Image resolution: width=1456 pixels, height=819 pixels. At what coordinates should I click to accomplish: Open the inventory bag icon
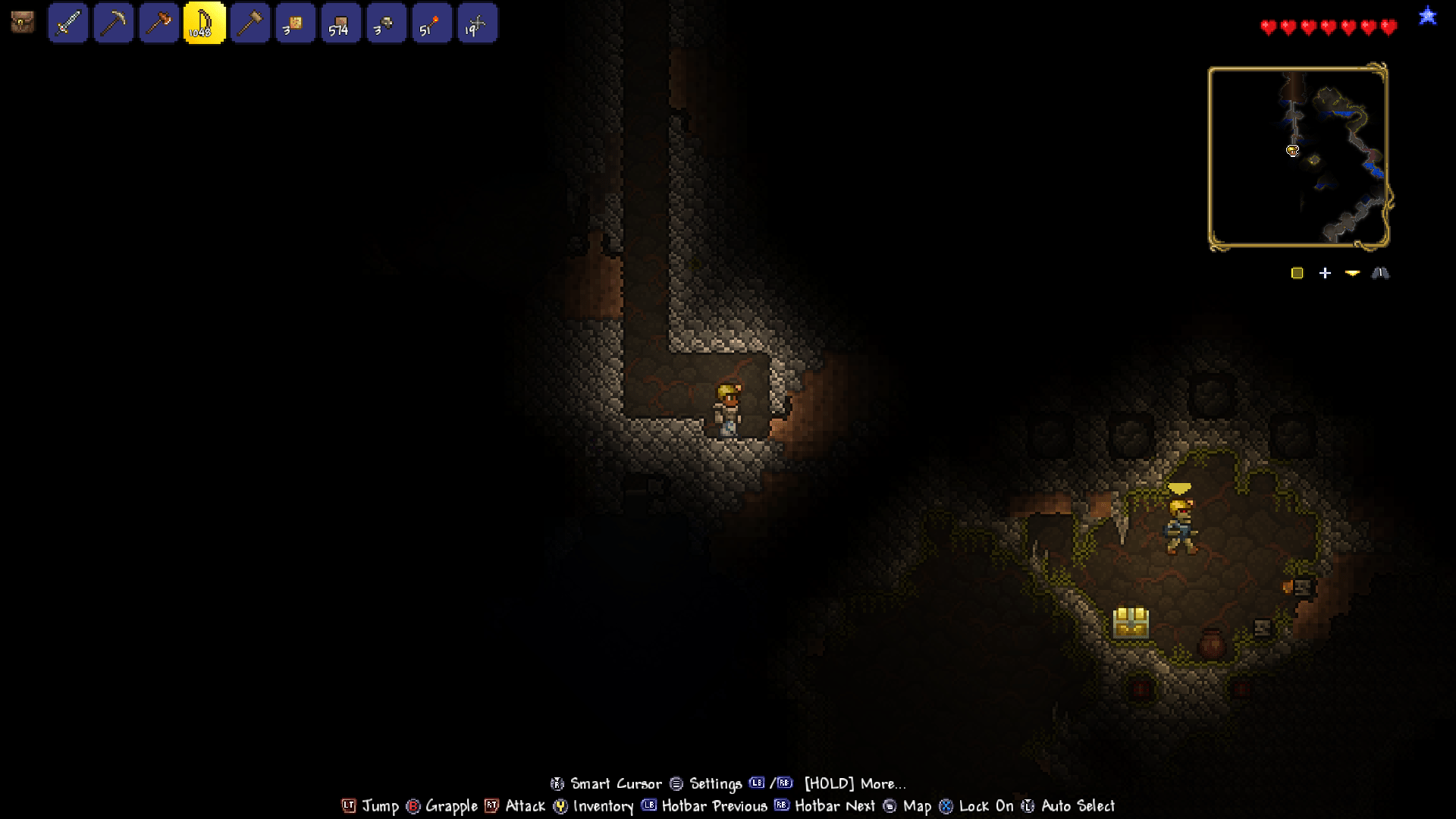pos(22,22)
